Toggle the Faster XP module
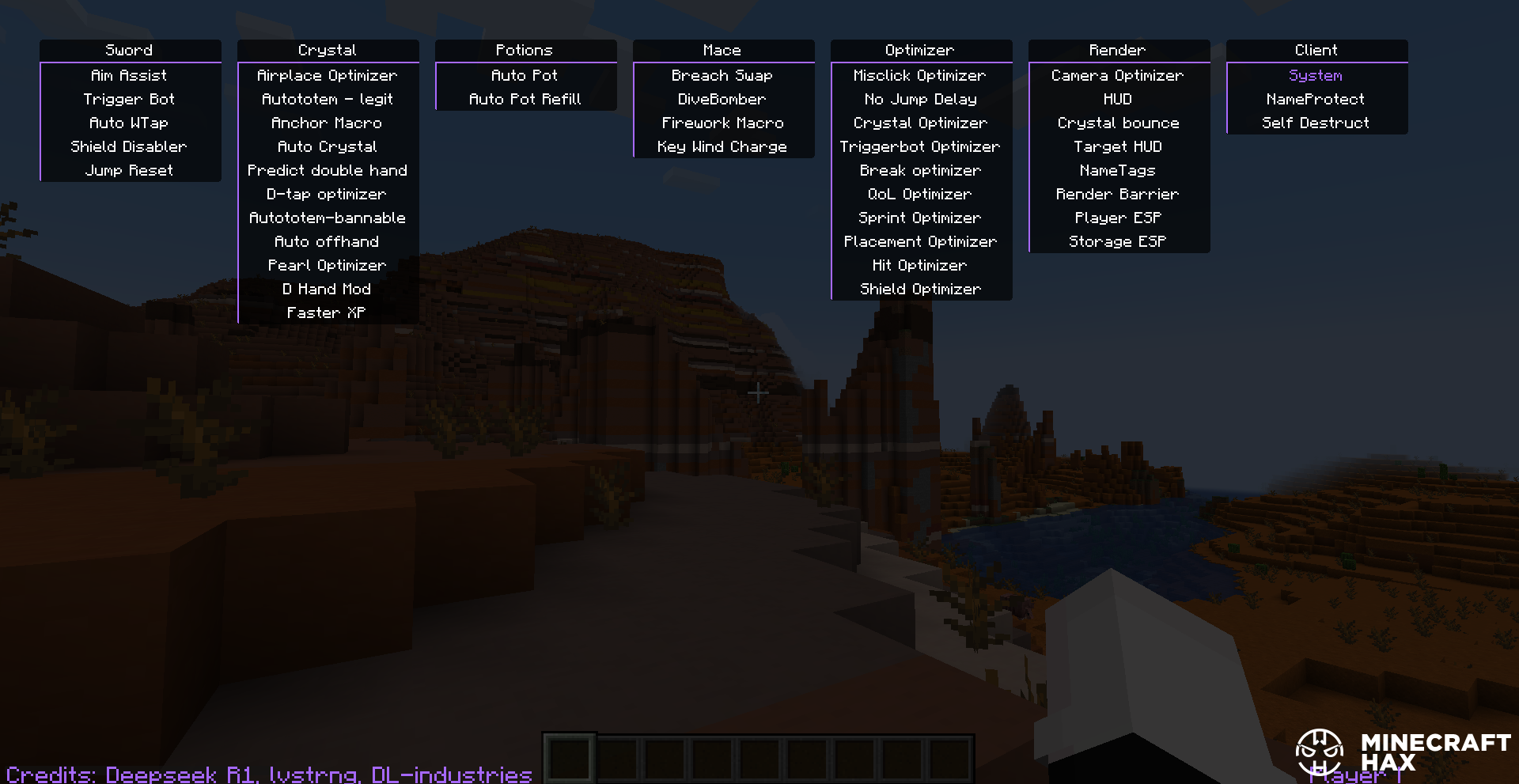 coord(327,313)
